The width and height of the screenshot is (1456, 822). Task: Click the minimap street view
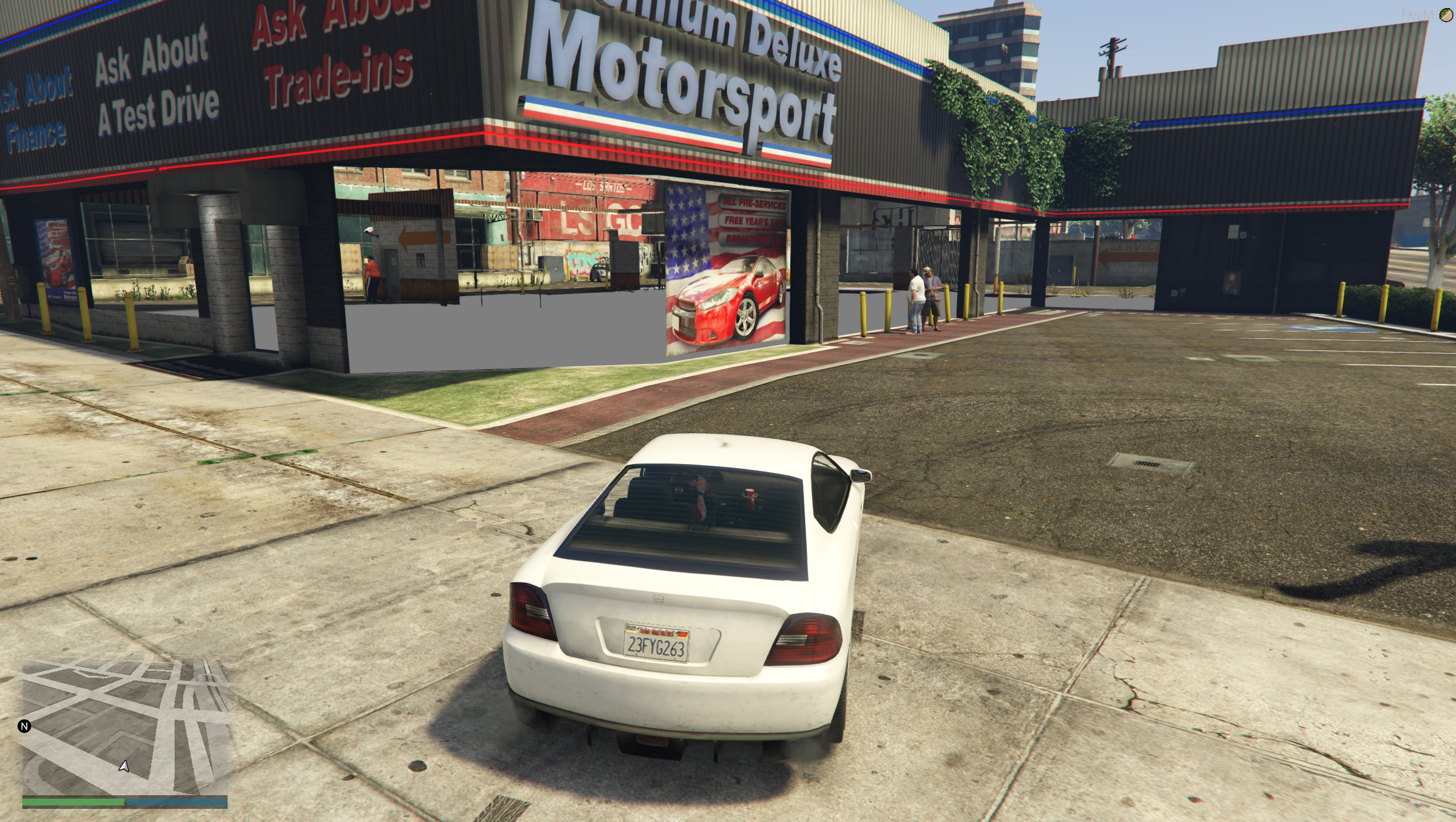pyautogui.click(x=125, y=726)
